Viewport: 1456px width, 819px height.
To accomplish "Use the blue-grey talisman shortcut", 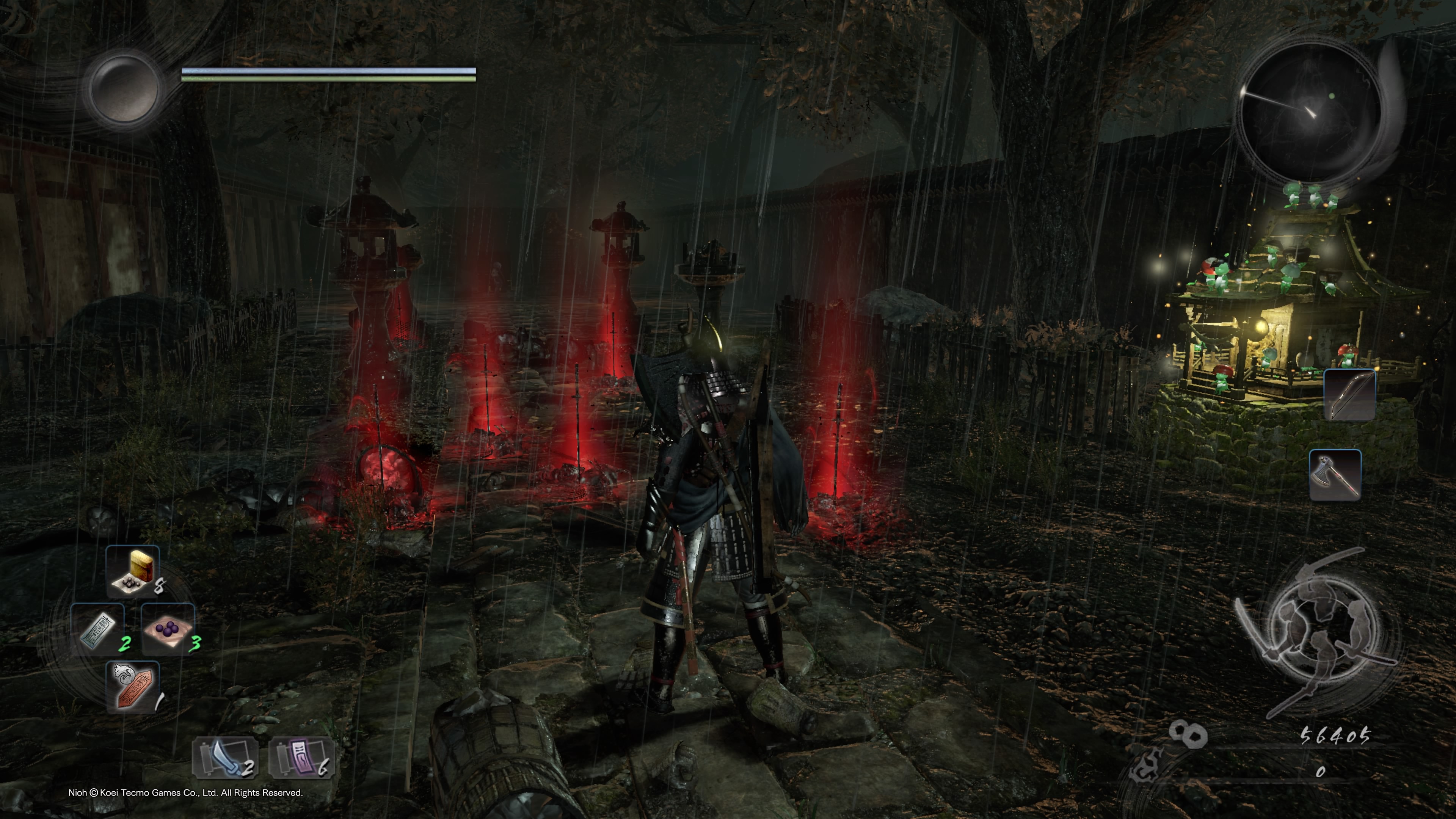I will click(98, 629).
